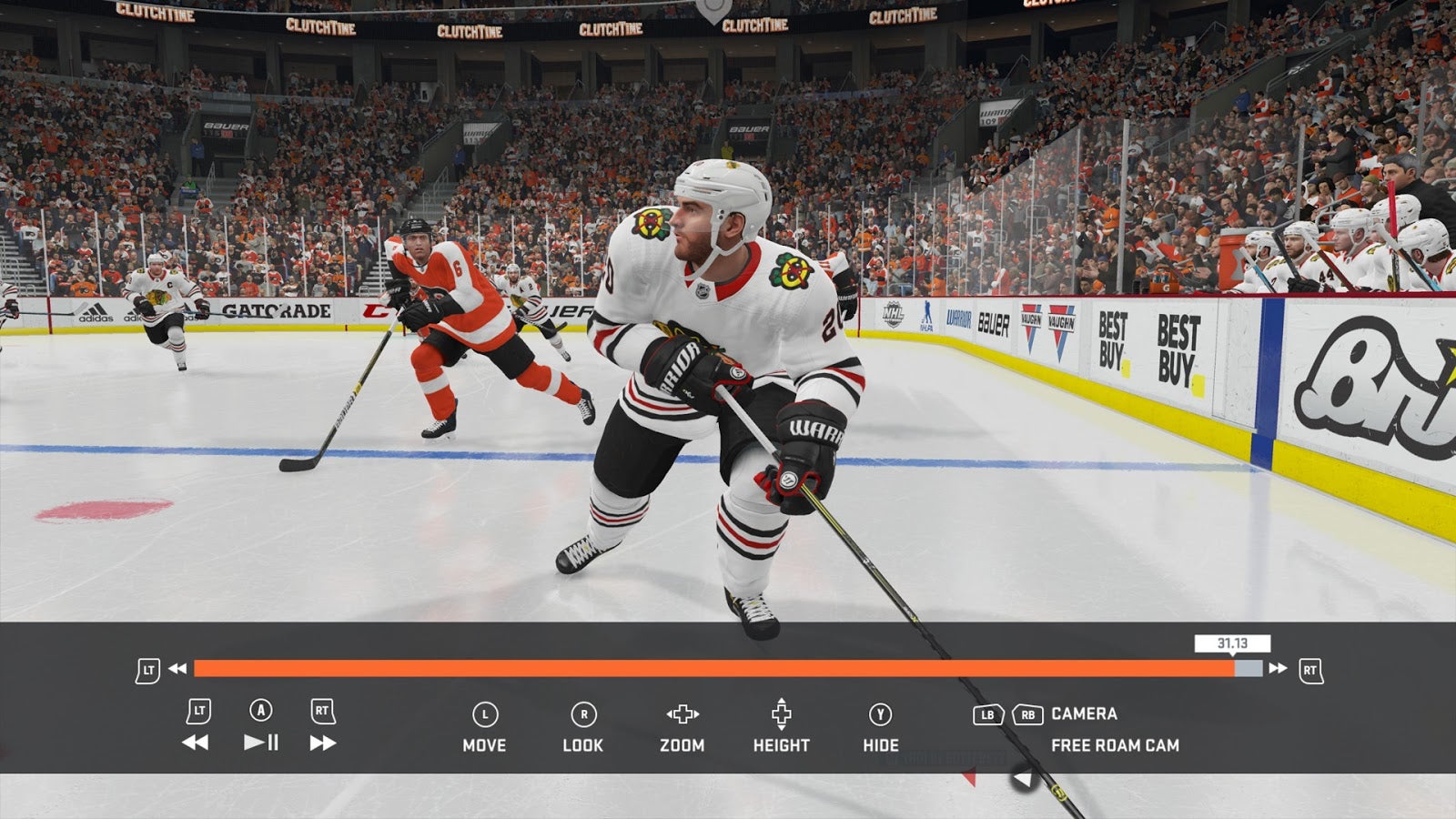1456x819 pixels.
Task: Click the fast-forward icon beside play/pause
Action: 323,743
